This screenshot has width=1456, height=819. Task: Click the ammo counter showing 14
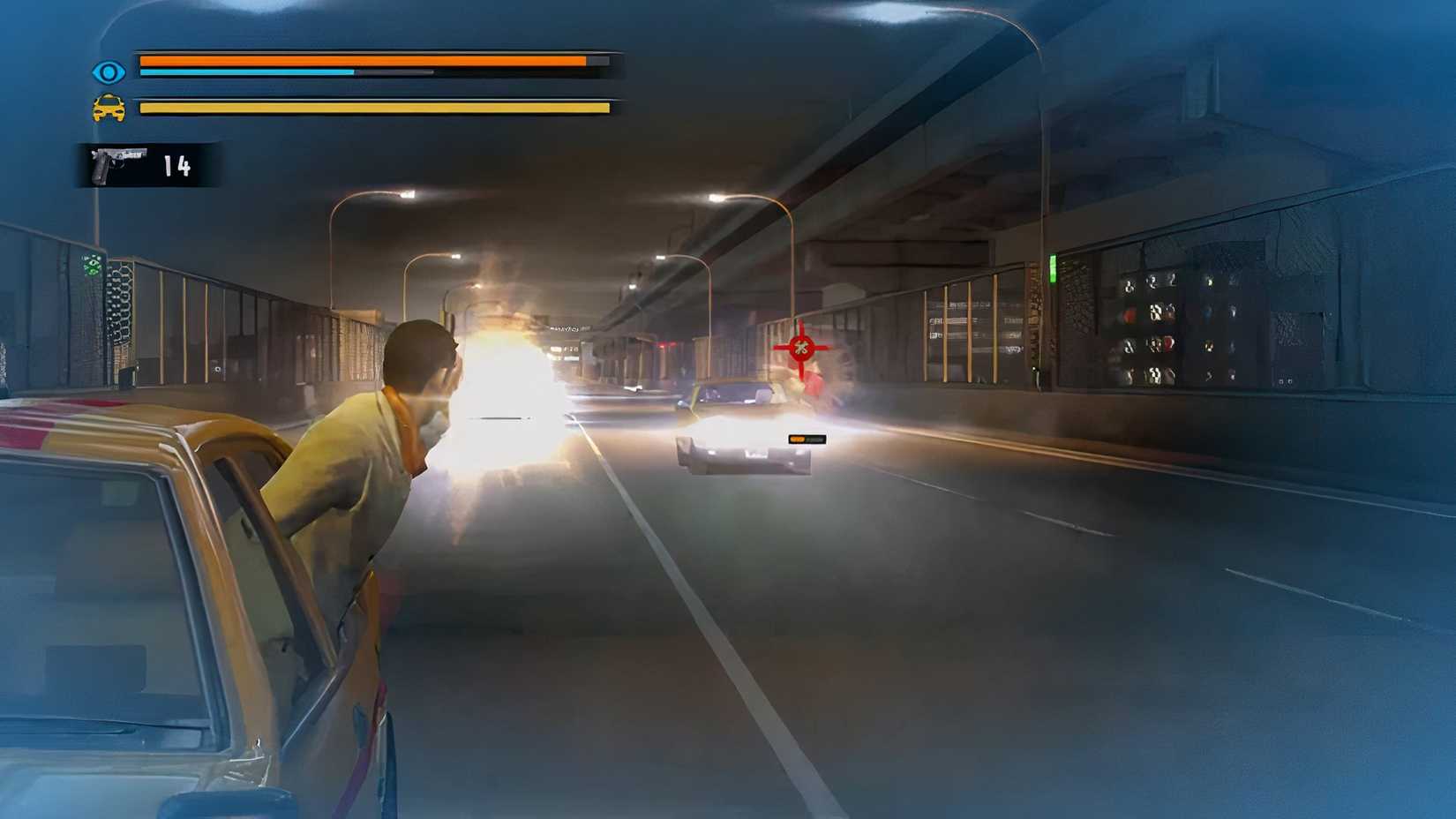(x=173, y=165)
